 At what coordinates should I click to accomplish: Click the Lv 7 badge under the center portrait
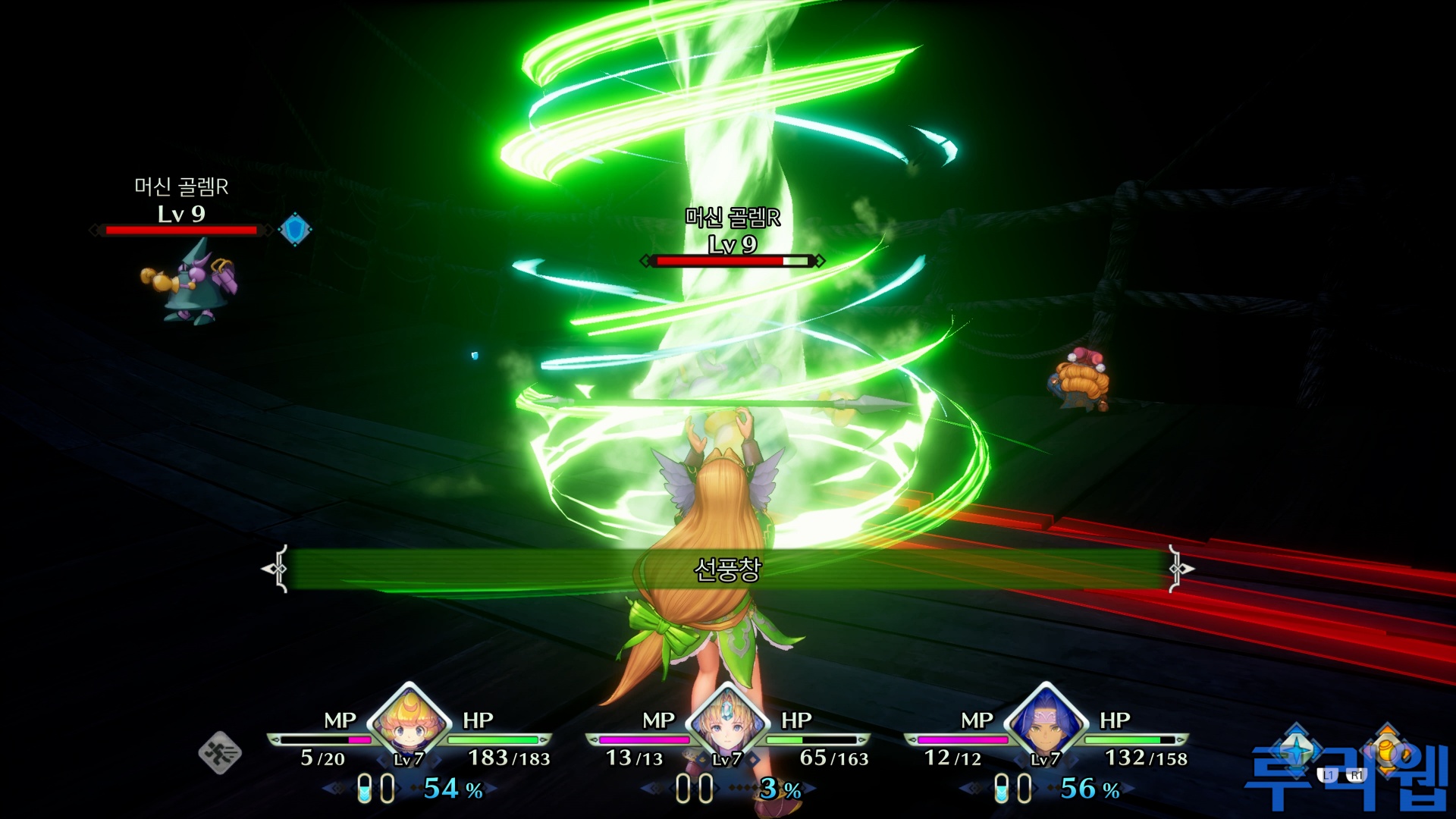(x=726, y=761)
